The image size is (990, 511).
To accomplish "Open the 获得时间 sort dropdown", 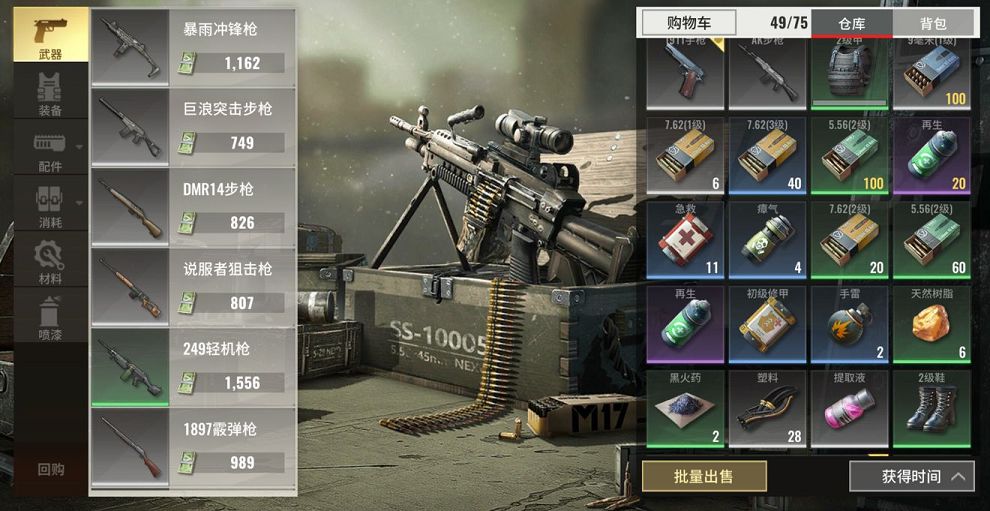I will pos(911,476).
